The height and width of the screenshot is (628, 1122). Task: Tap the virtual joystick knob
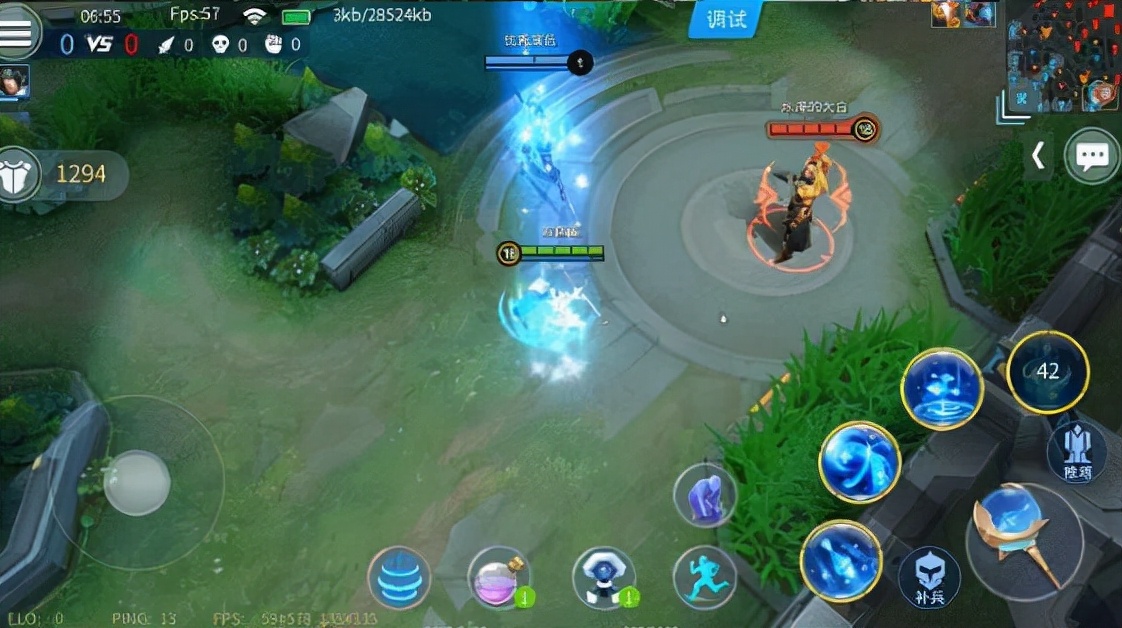tap(137, 483)
